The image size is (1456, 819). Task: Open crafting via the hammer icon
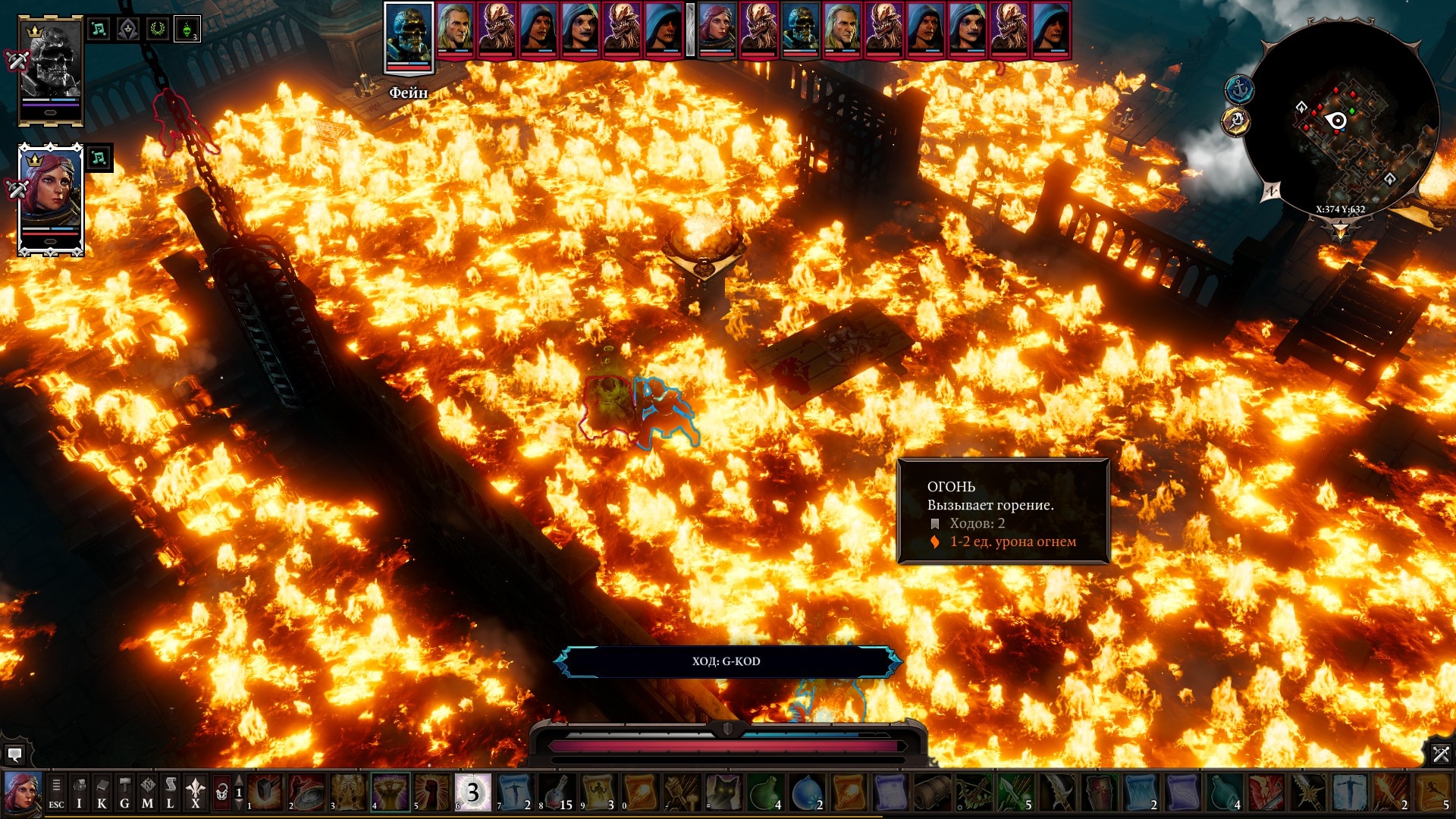(124, 786)
